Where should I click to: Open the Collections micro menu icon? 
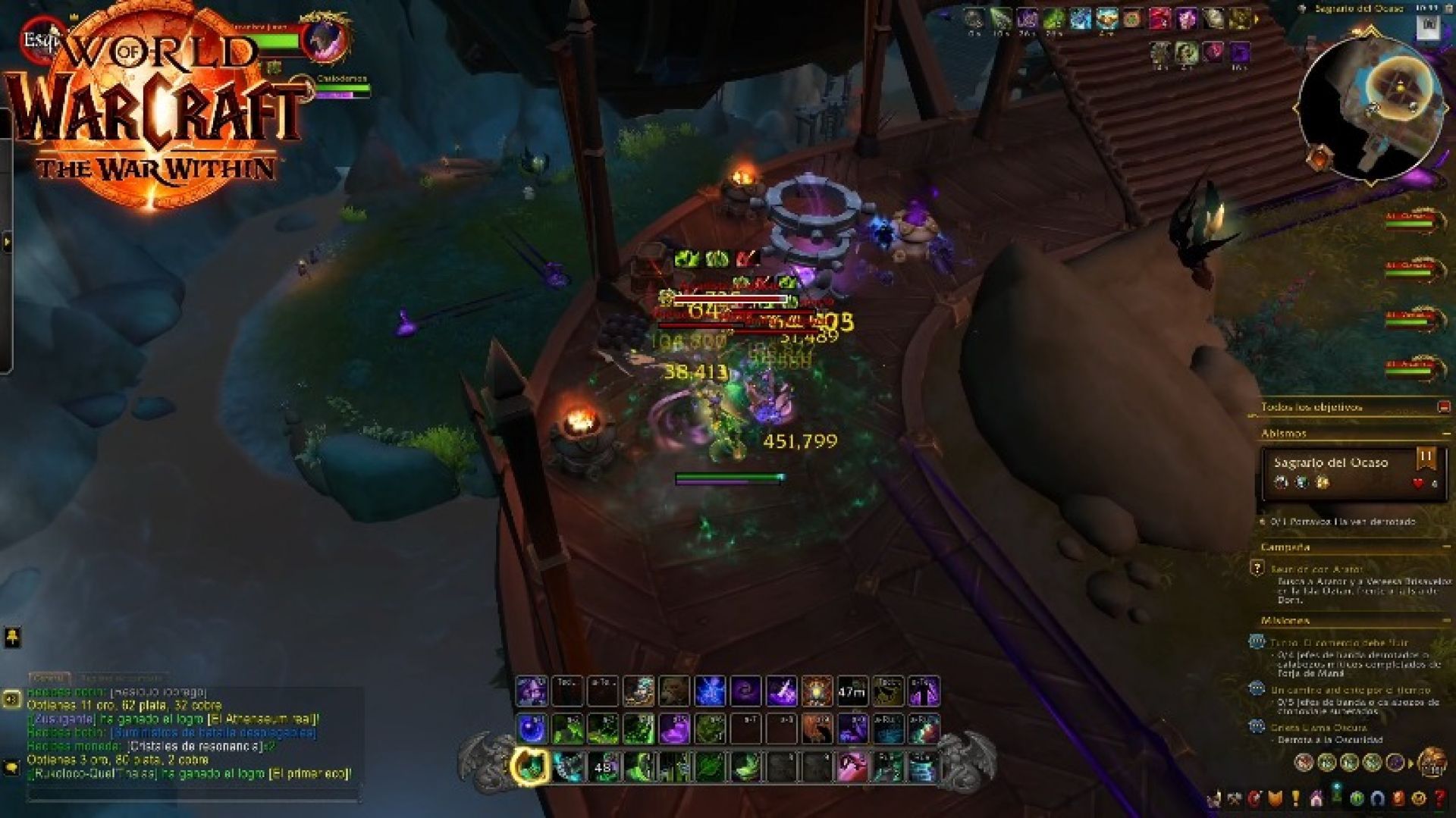[x=1316, y=798]
